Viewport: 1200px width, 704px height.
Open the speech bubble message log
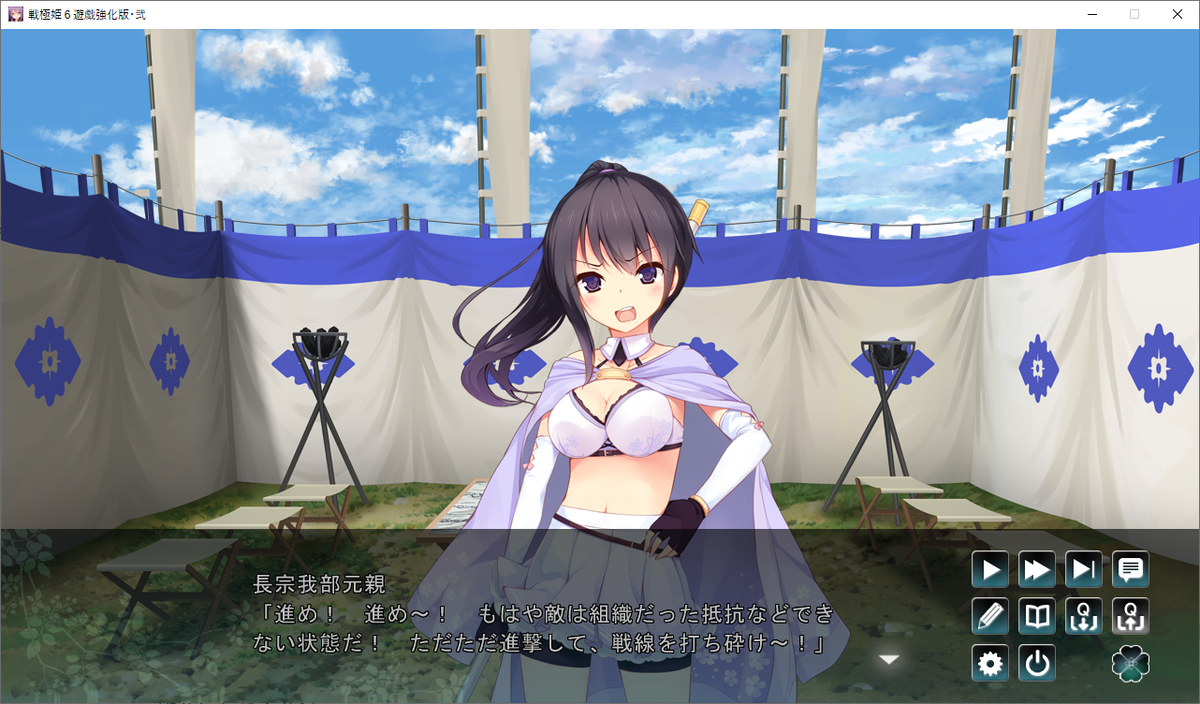pos(1131,570)
